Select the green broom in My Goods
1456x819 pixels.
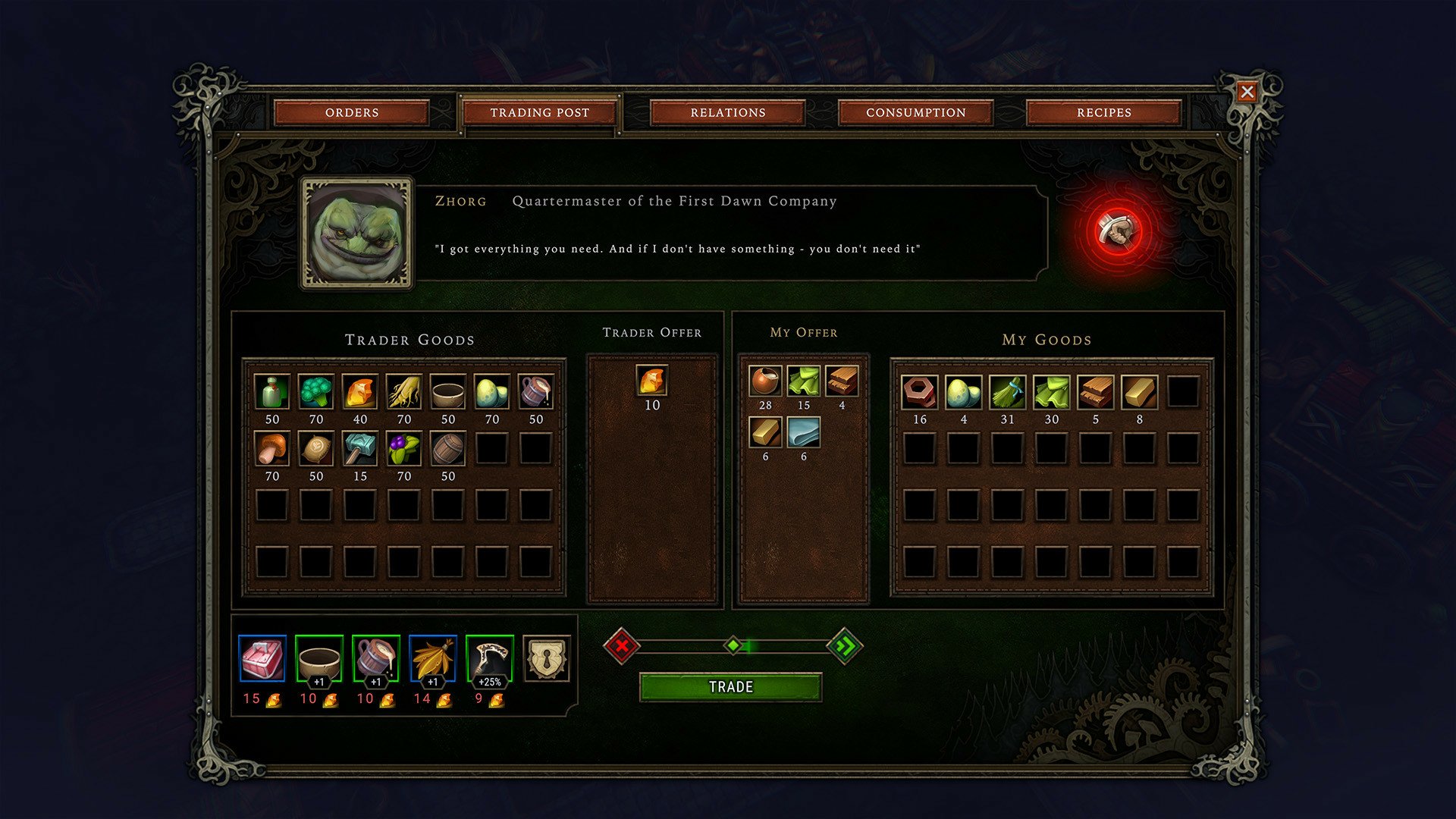tap(1007, 392)
